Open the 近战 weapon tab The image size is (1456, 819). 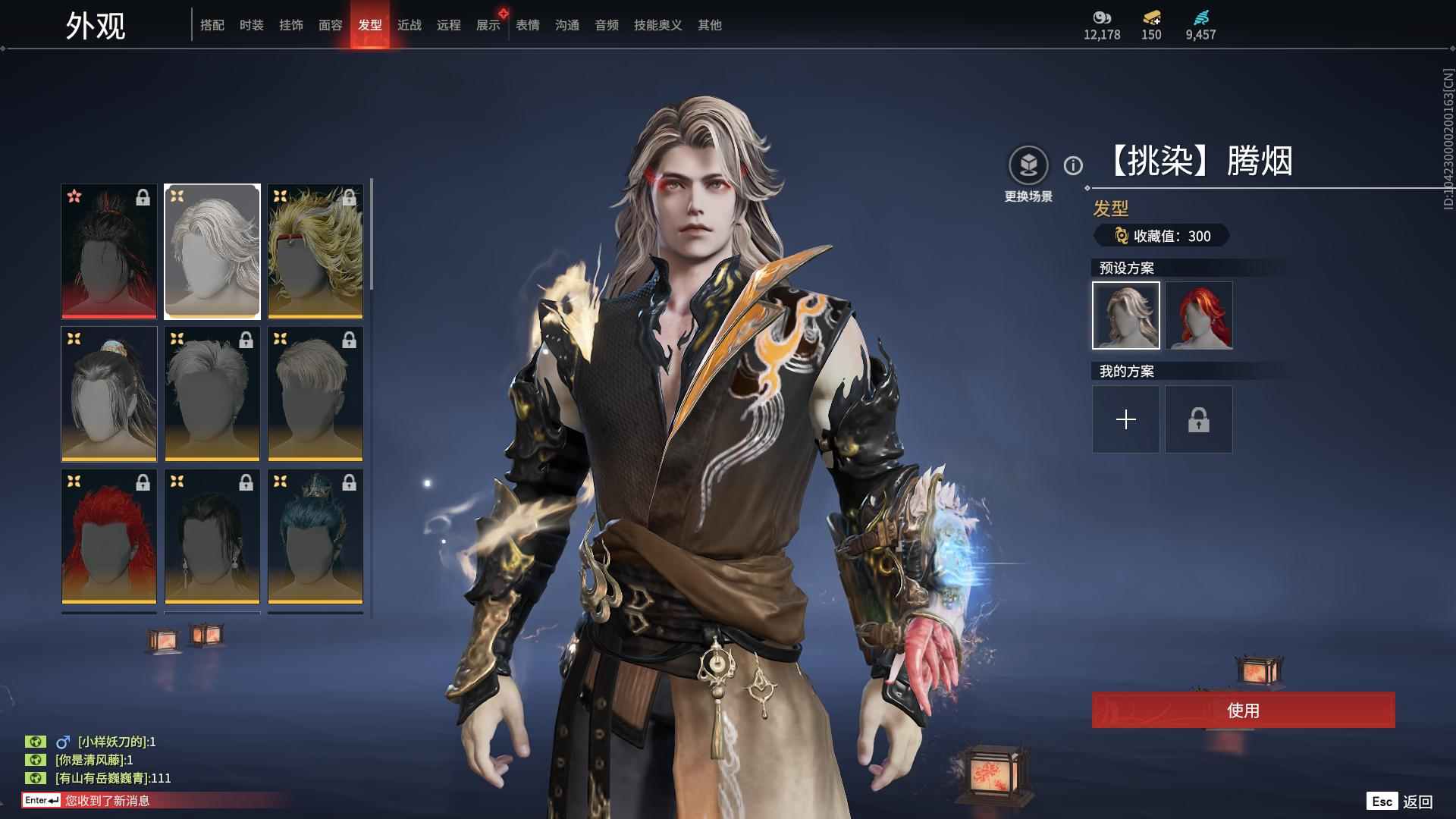coord(409,25)
